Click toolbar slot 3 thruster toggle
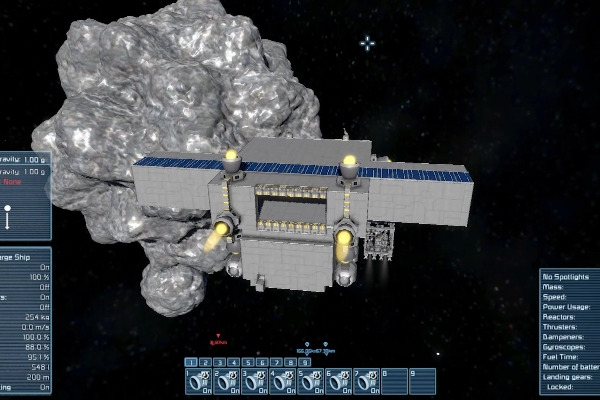The image size is (600, 400). [x=255, y=381]
